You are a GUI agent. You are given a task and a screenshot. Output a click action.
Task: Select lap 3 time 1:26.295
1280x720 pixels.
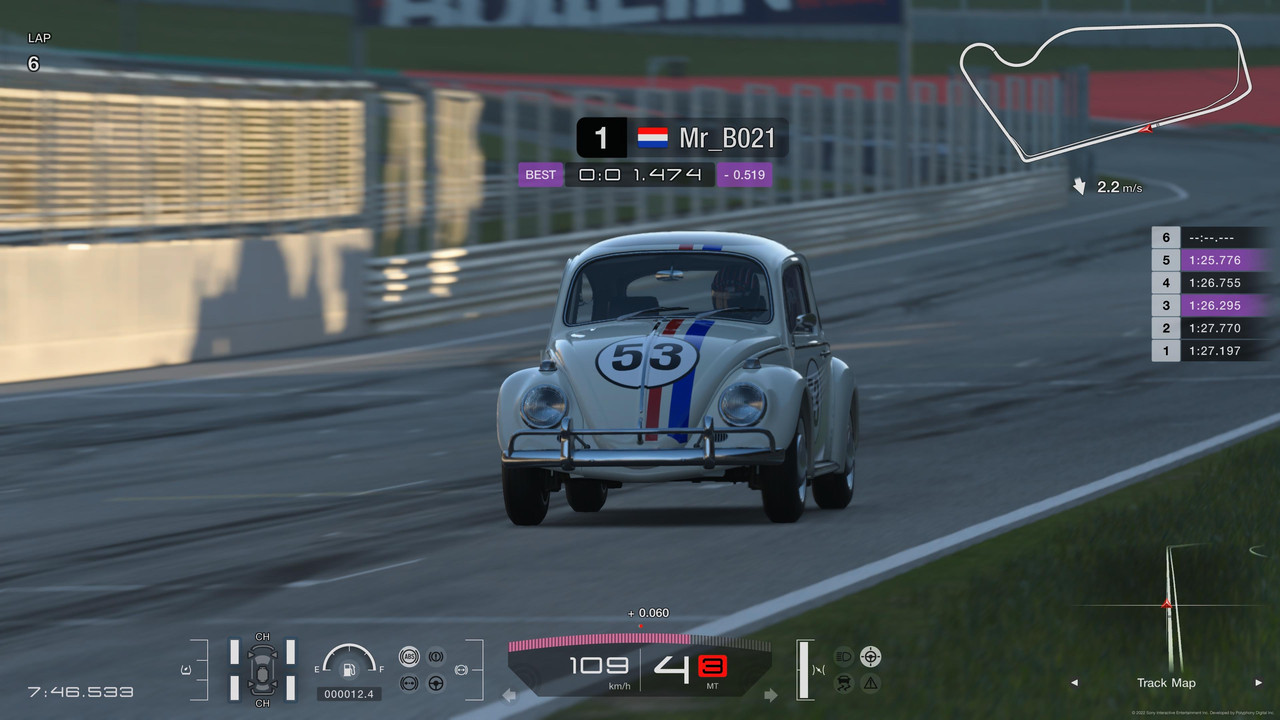(x=1212, y=305)
